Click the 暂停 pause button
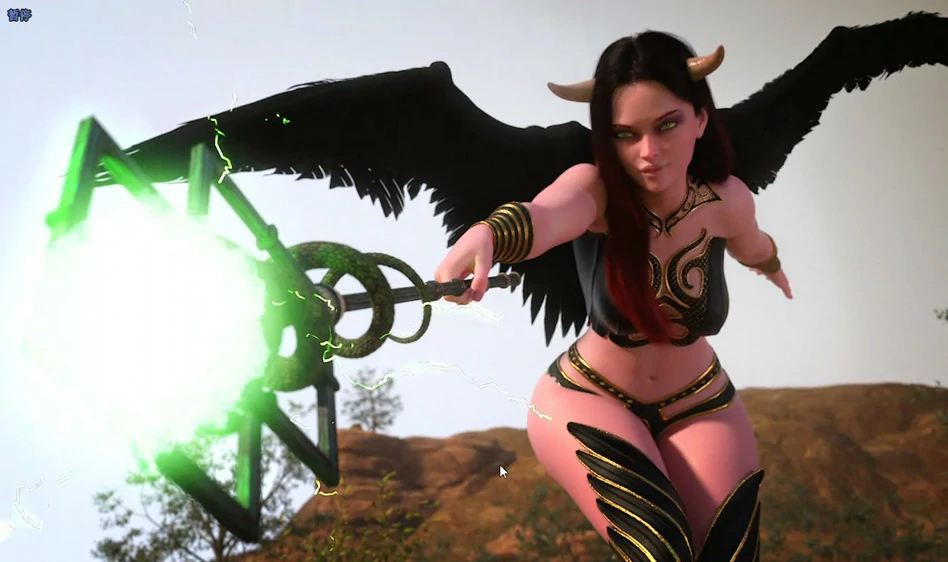The image size is (948, 562). pyautogui.click(x=19, y=15)
